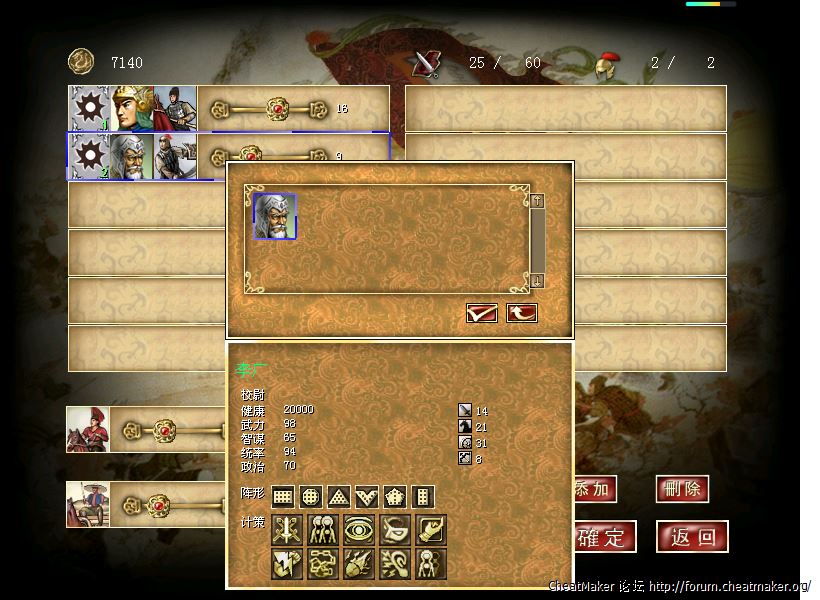
Task: Choose the V-shaped formation icon
Action: click(367, 497)
